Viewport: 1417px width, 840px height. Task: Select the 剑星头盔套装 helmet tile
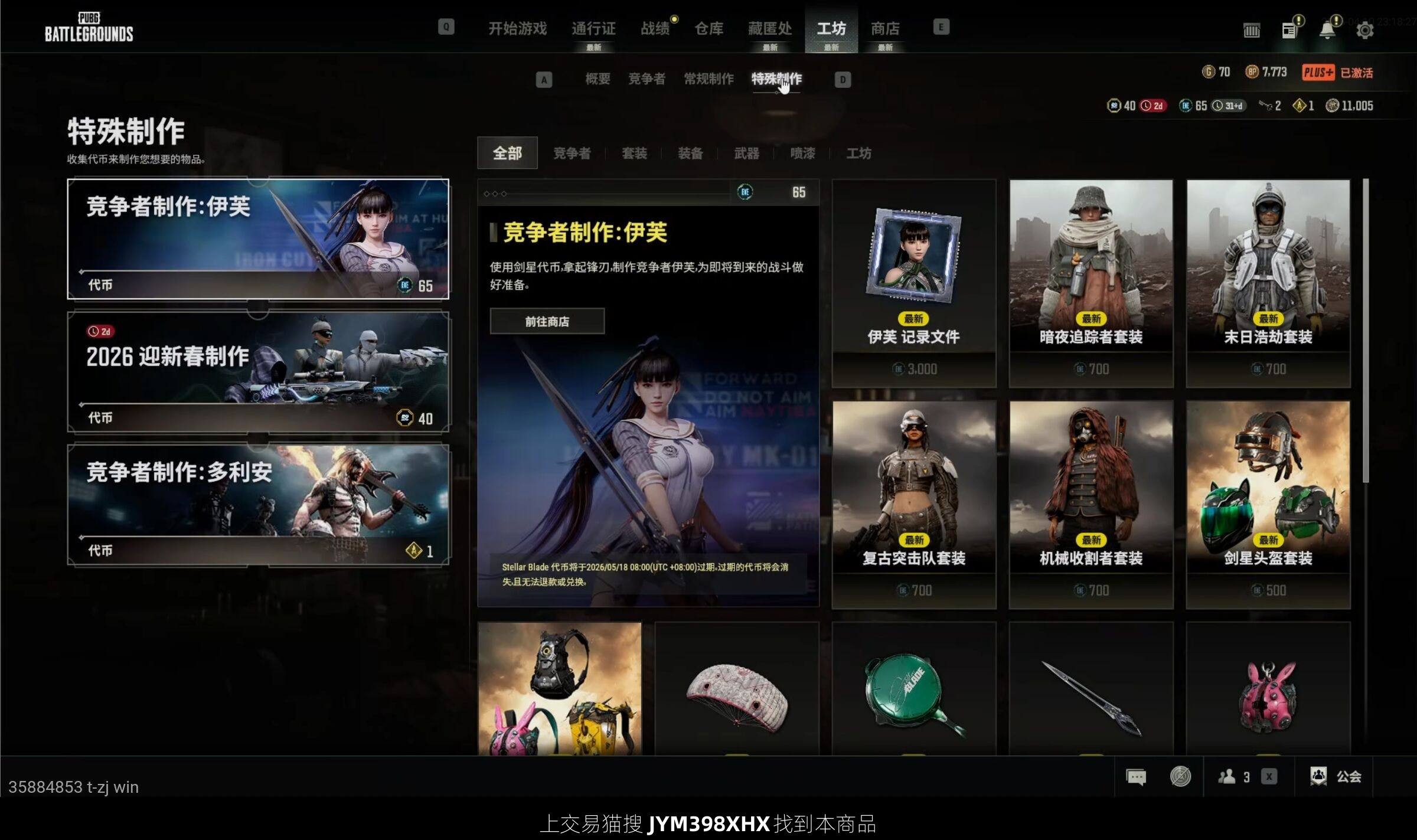(1268, 505)
